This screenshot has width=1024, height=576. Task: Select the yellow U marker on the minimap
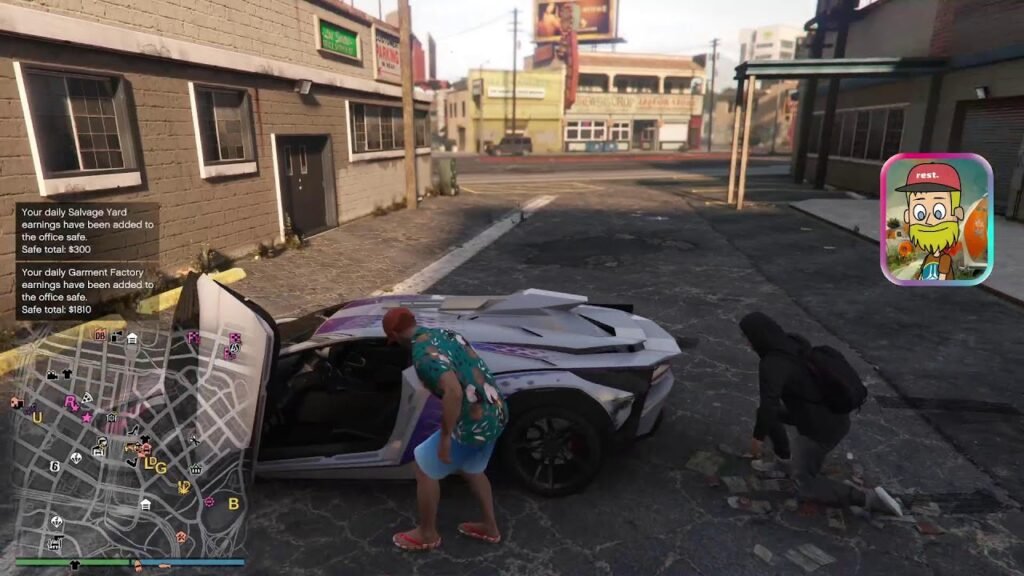(37, 417)
